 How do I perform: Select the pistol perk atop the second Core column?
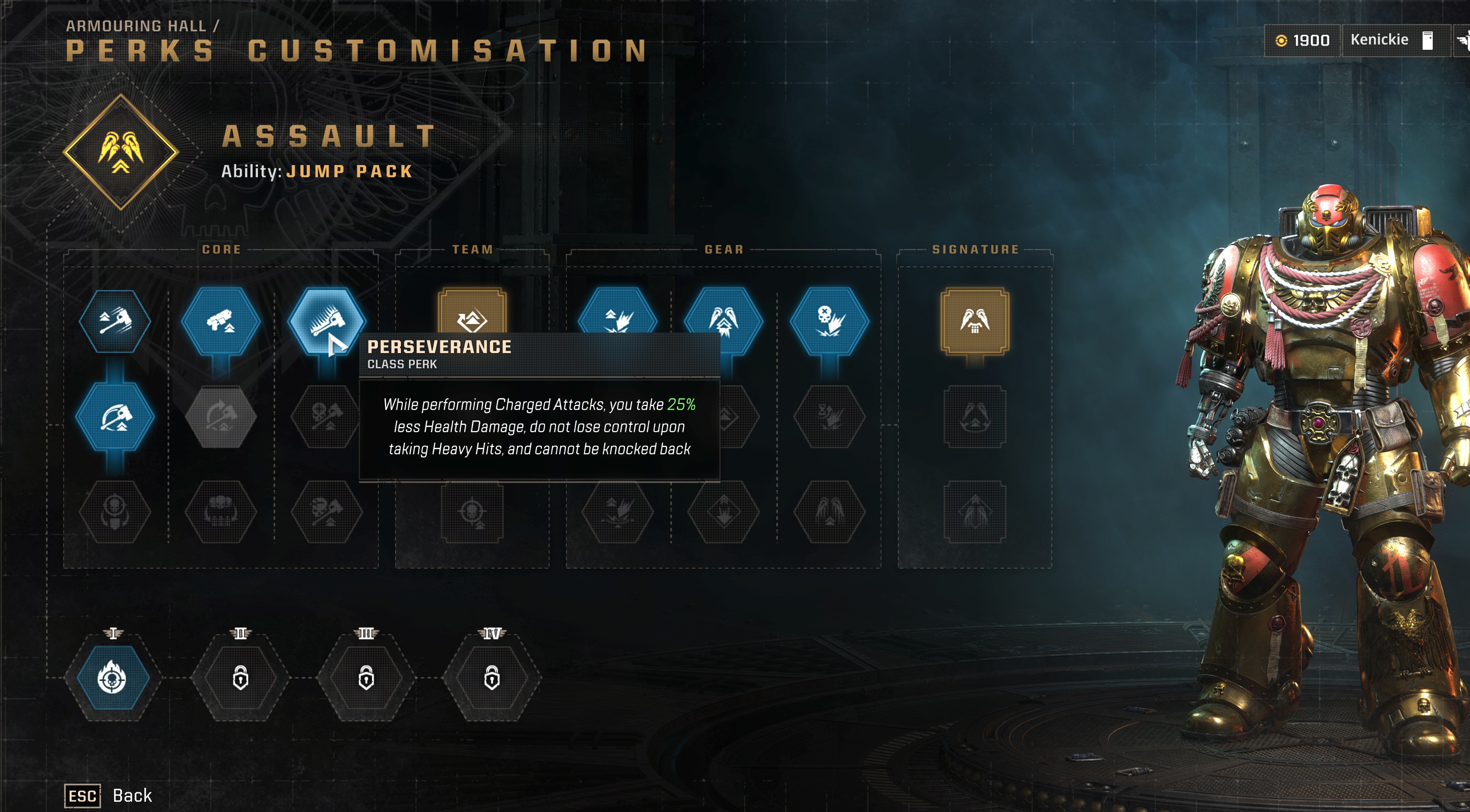pos(221,321)
